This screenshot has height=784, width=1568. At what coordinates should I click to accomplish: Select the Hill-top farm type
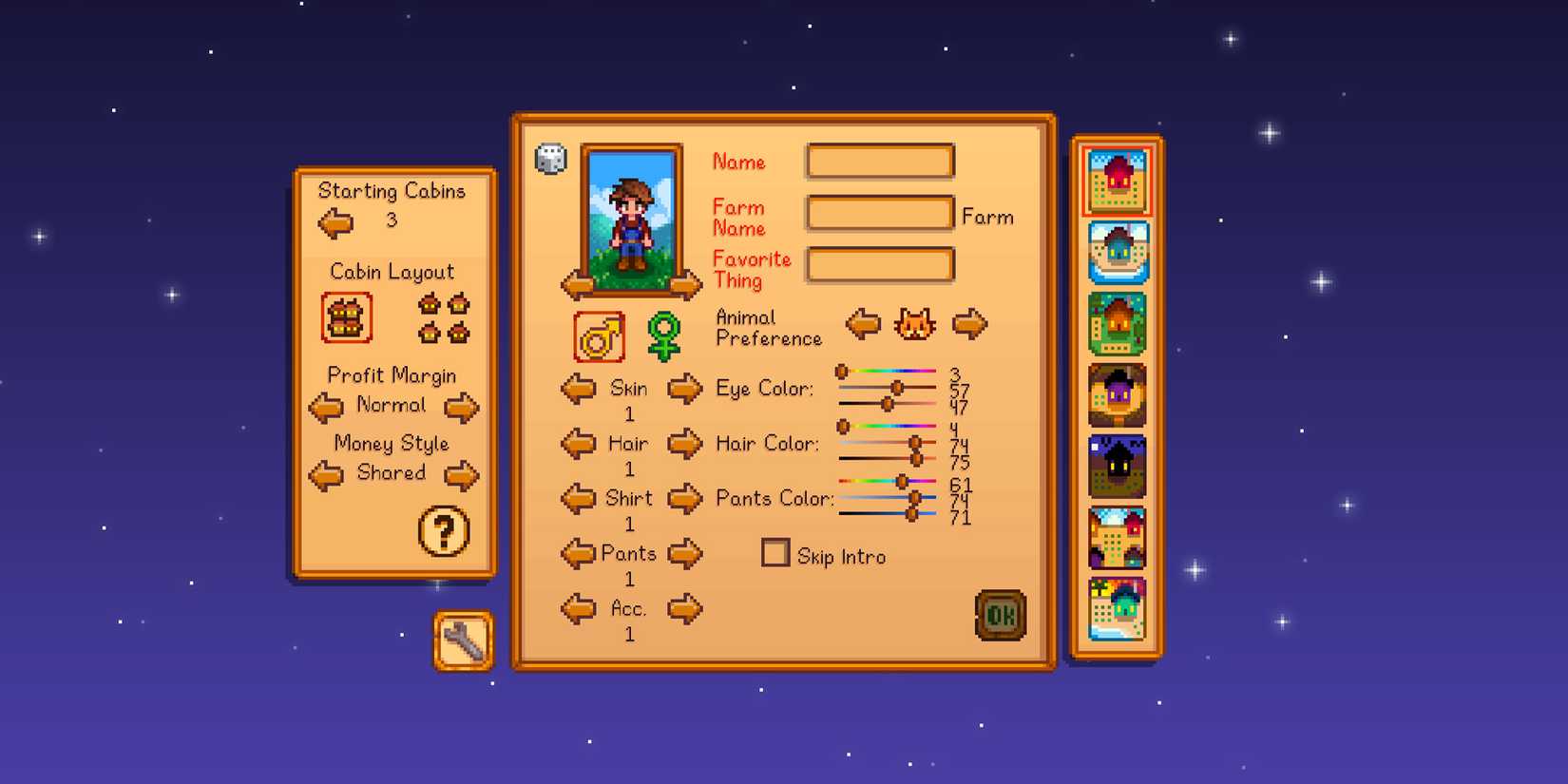click(1117, 392)
